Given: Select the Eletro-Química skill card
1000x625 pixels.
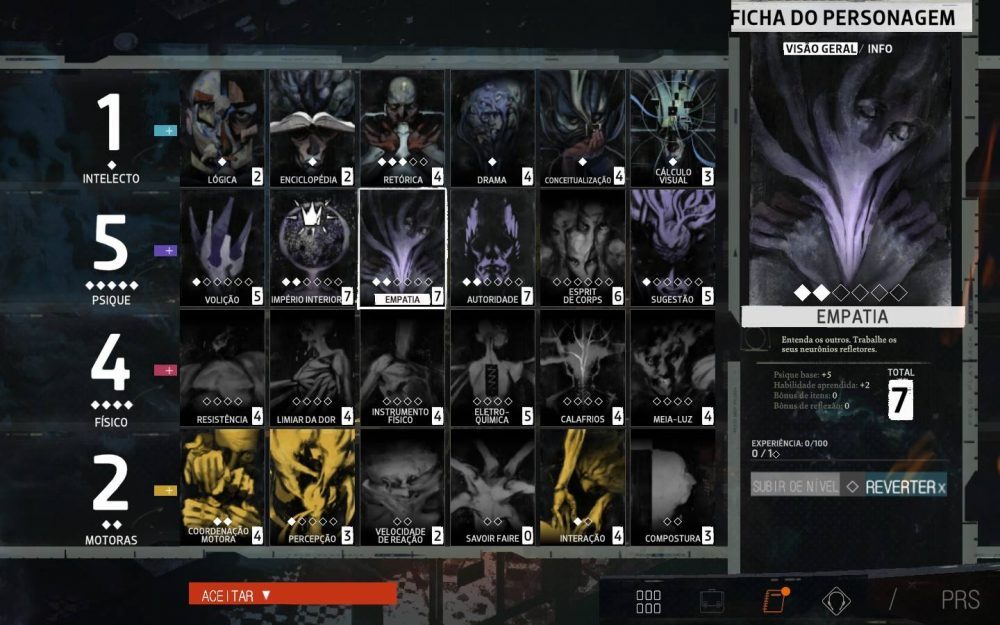Looking at the screenshot, I should [x=492, y=368].
